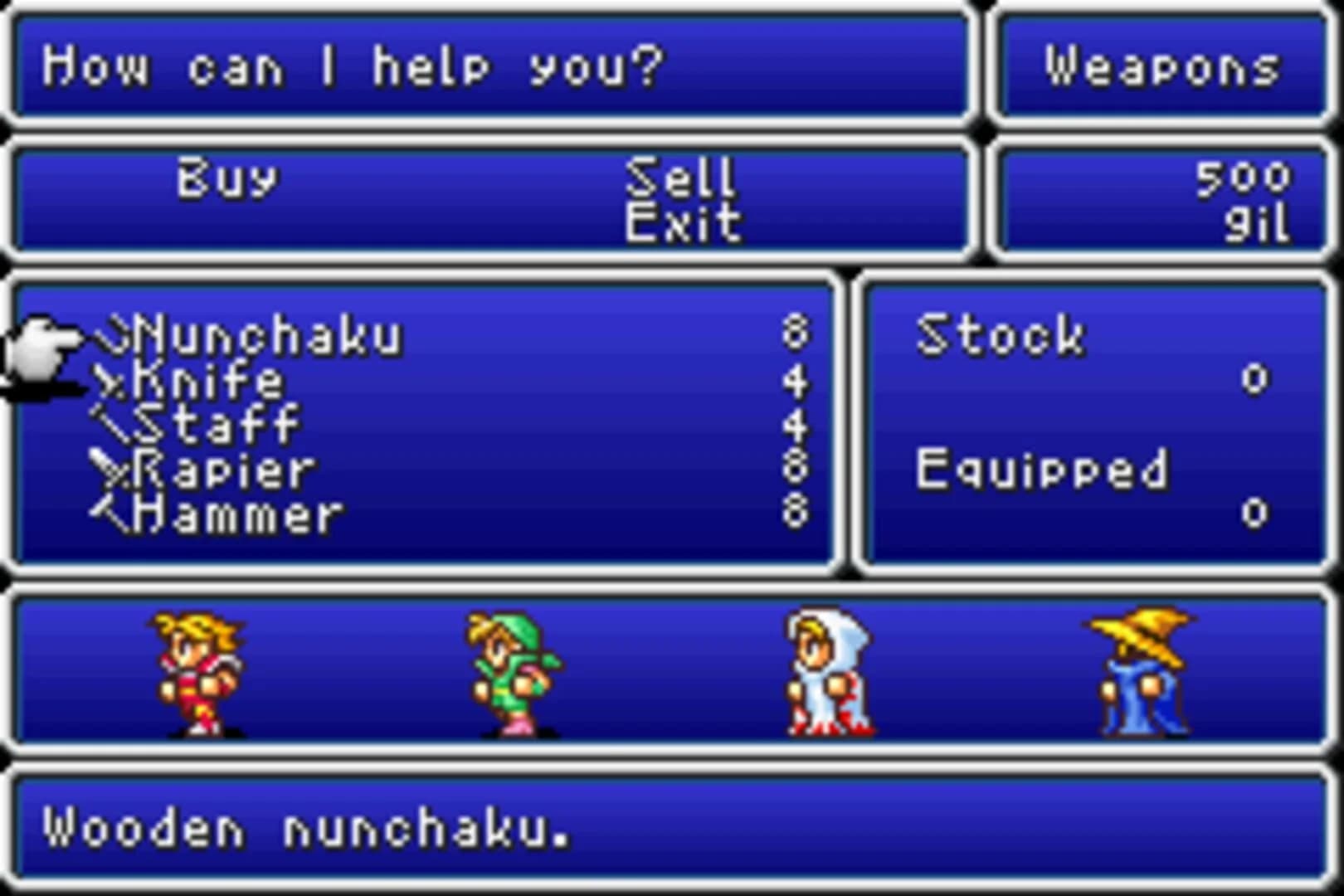
Task: Select Exit to leave the shop
Action: 682,222
